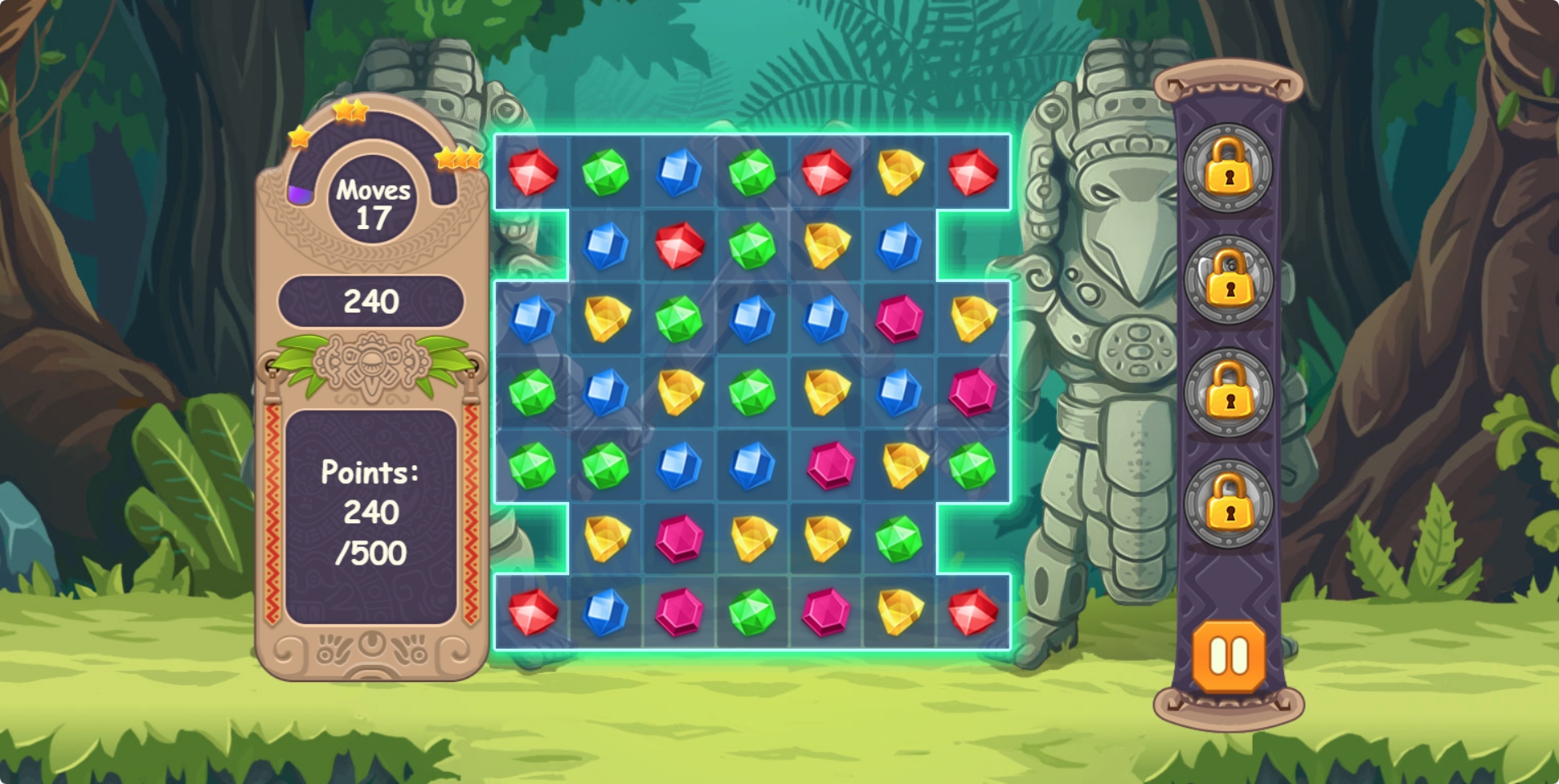The width and height of the screenshot is (1559, 784).
Task: Pause the game with the orange button
Action: (x=1229, y=655)
